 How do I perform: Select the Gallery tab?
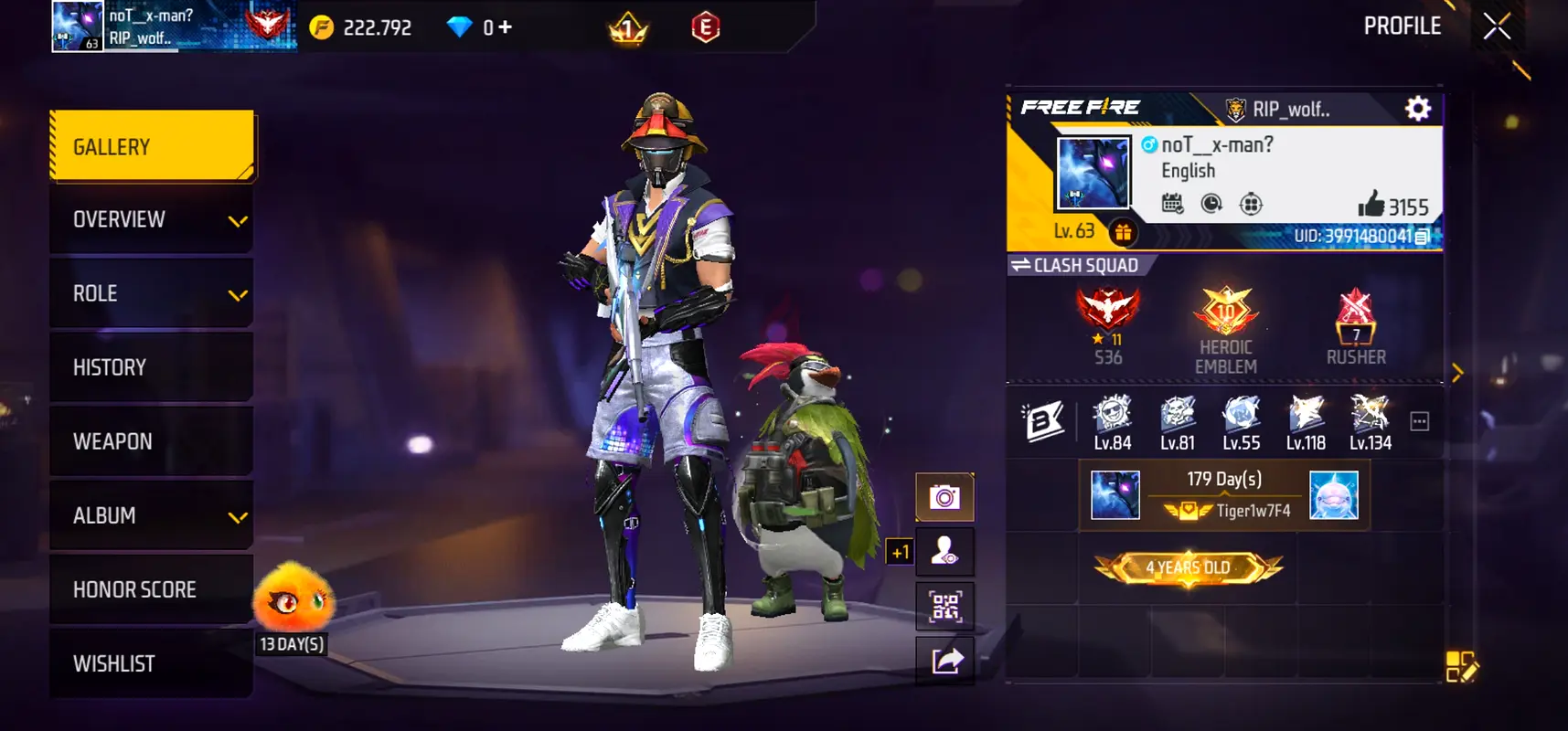(152, 146)
